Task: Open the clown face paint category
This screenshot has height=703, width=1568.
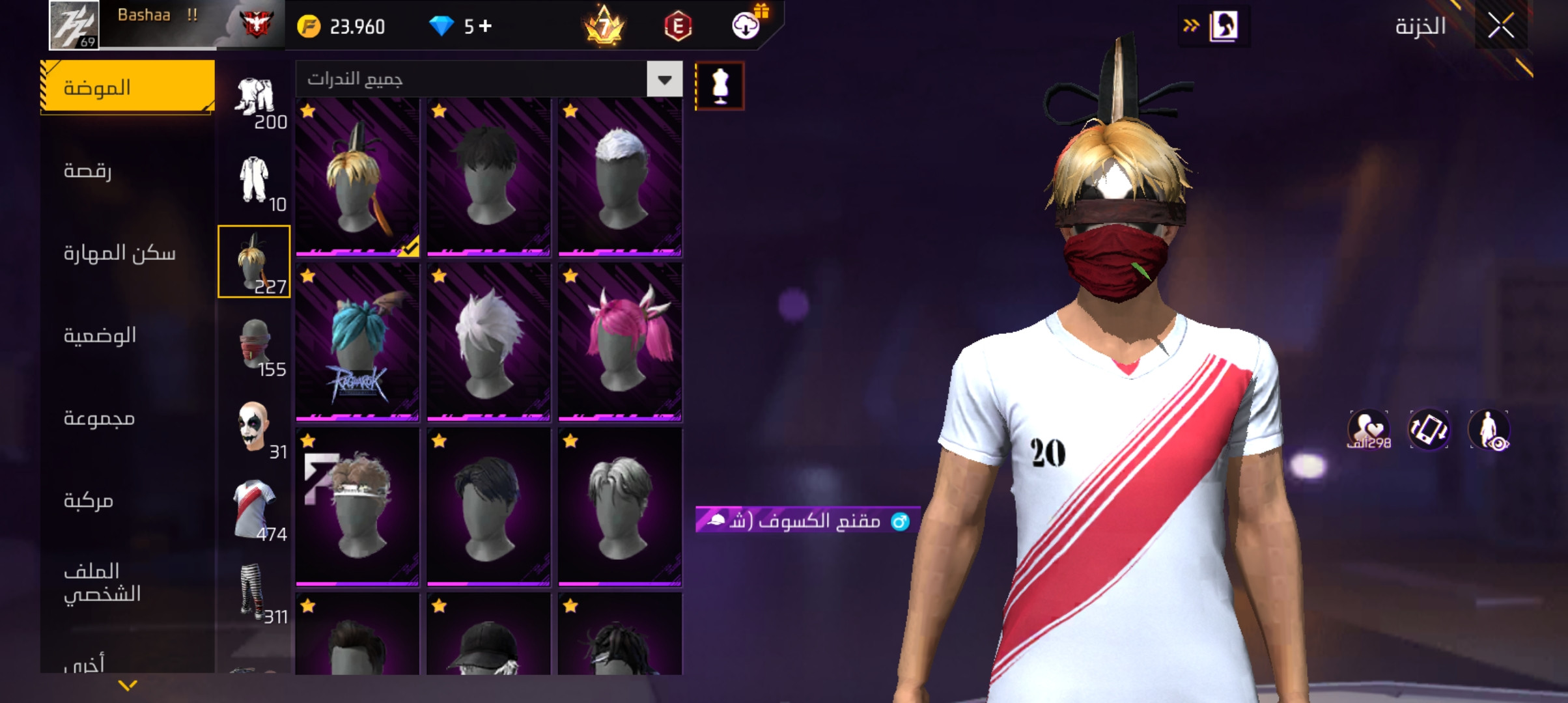Action: tap(255, 428)
